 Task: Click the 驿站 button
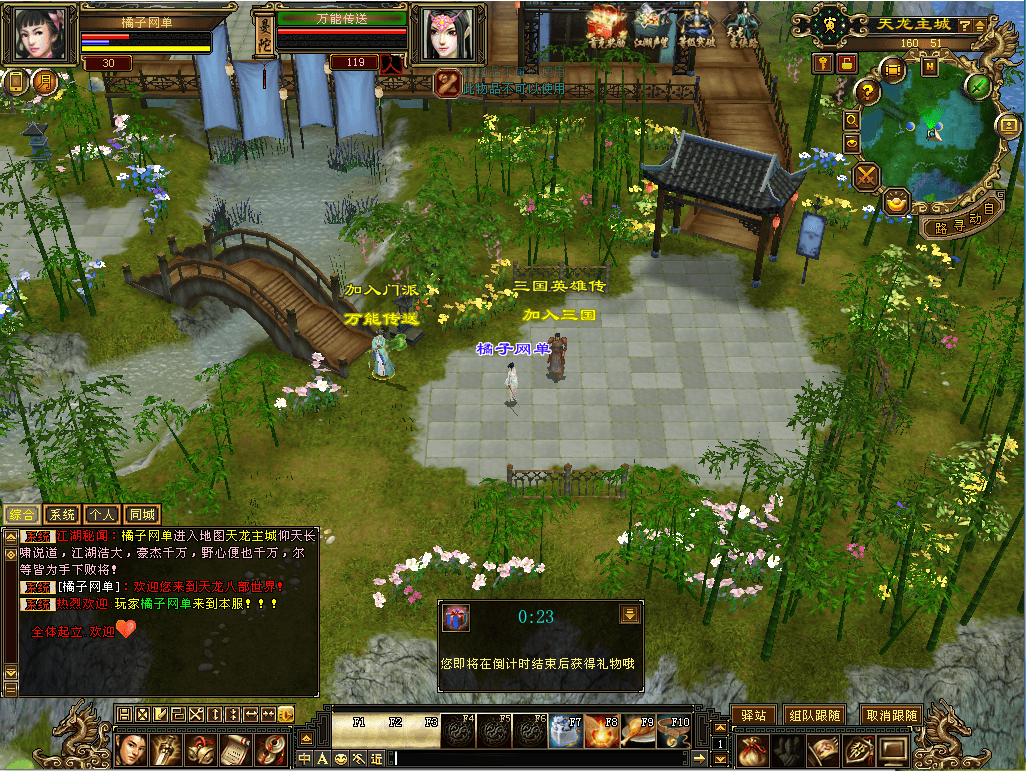point(752,715)
